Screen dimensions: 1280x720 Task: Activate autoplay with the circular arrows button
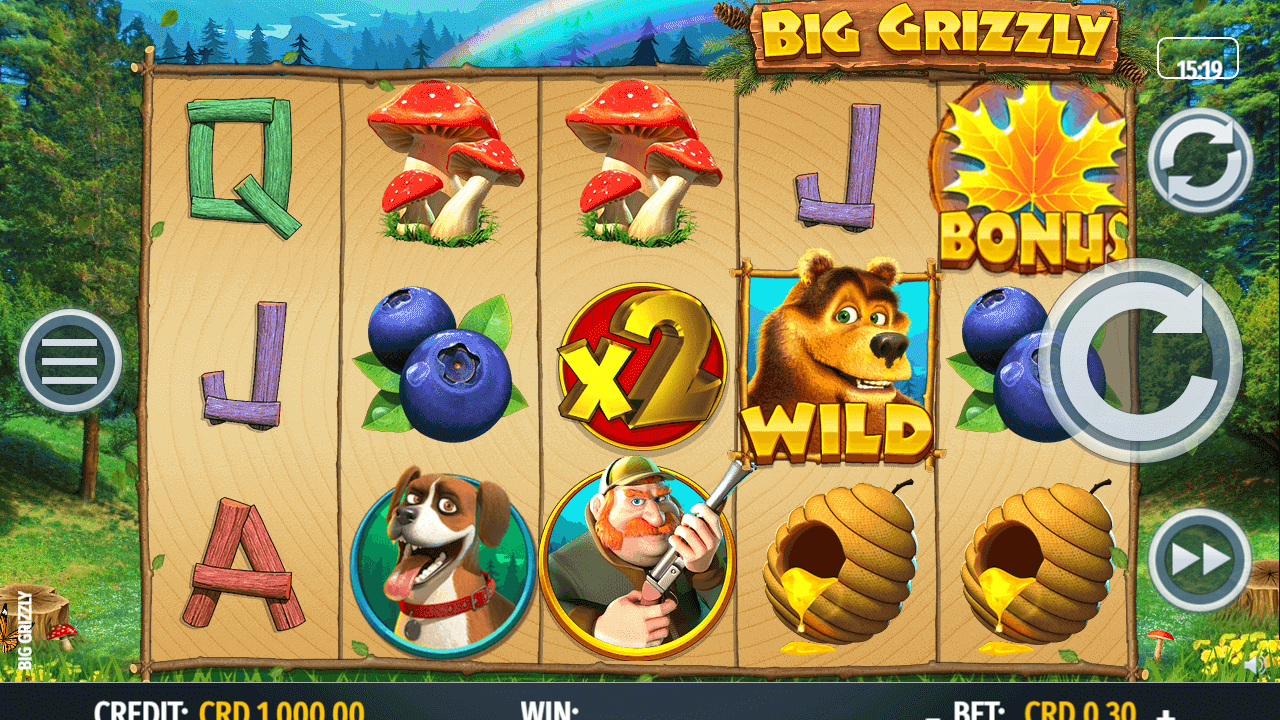coord(1200,160)
